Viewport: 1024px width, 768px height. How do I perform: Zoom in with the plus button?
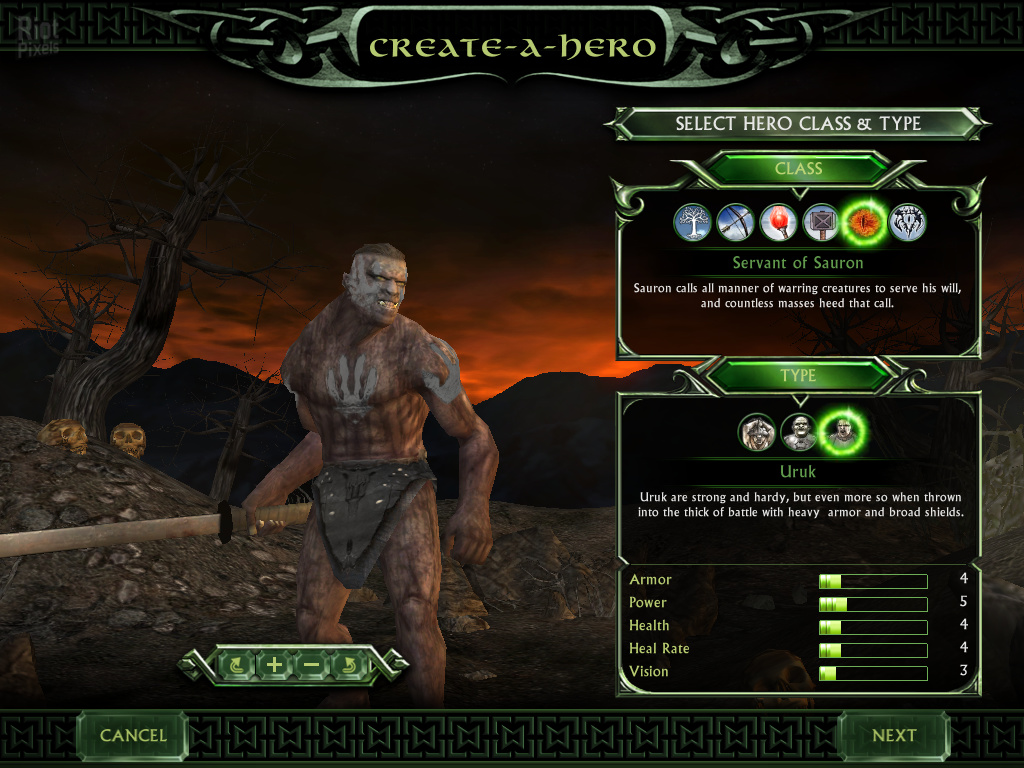point(274,664)
